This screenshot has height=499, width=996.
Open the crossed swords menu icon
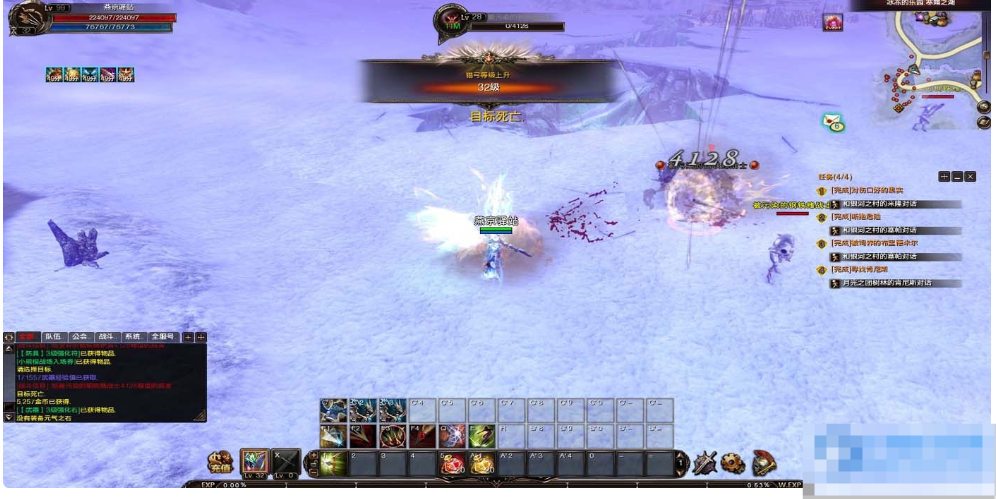click(x=705, y=463)
